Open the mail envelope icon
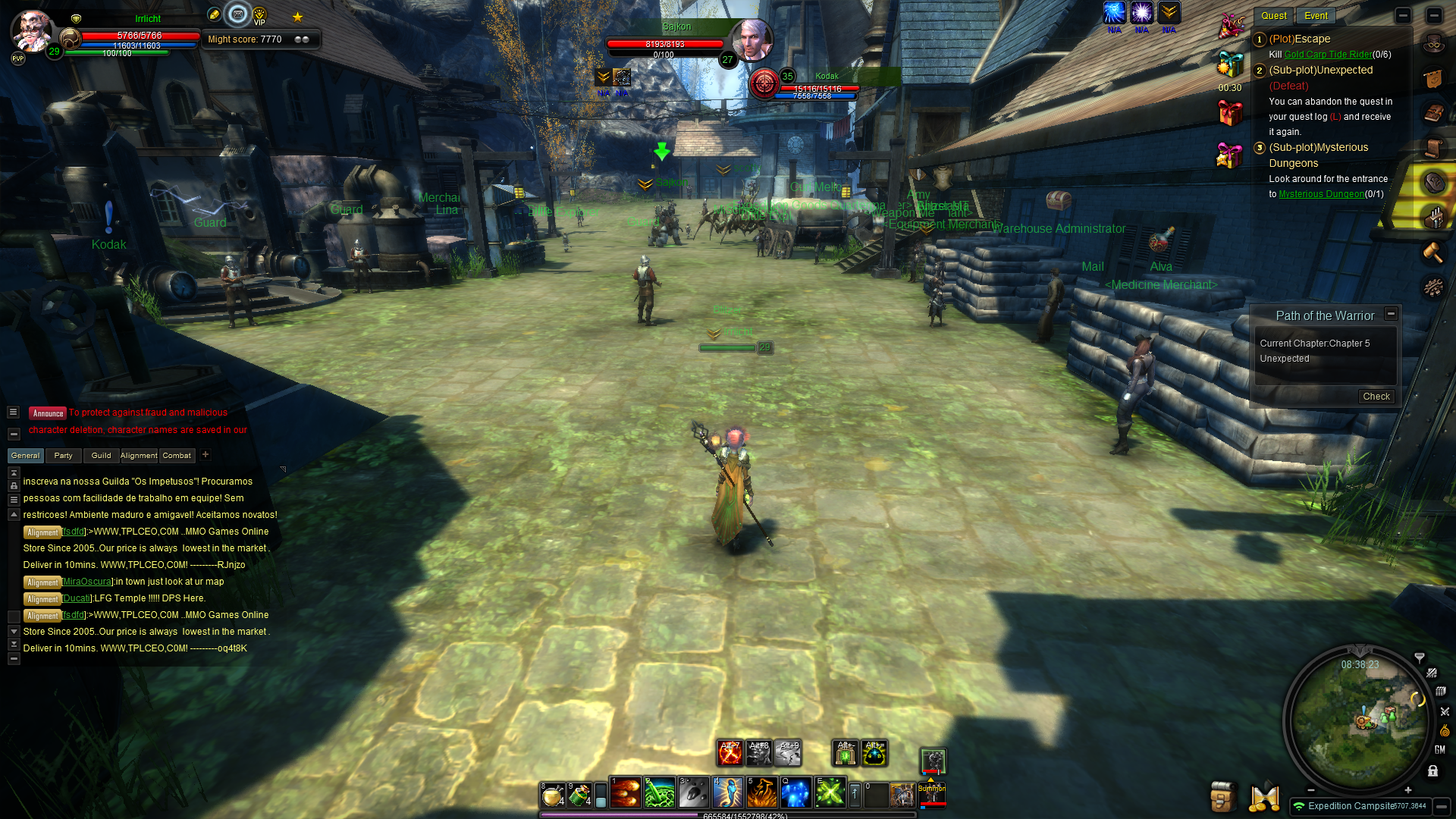 pyautogui.click(x=237, y=14)
